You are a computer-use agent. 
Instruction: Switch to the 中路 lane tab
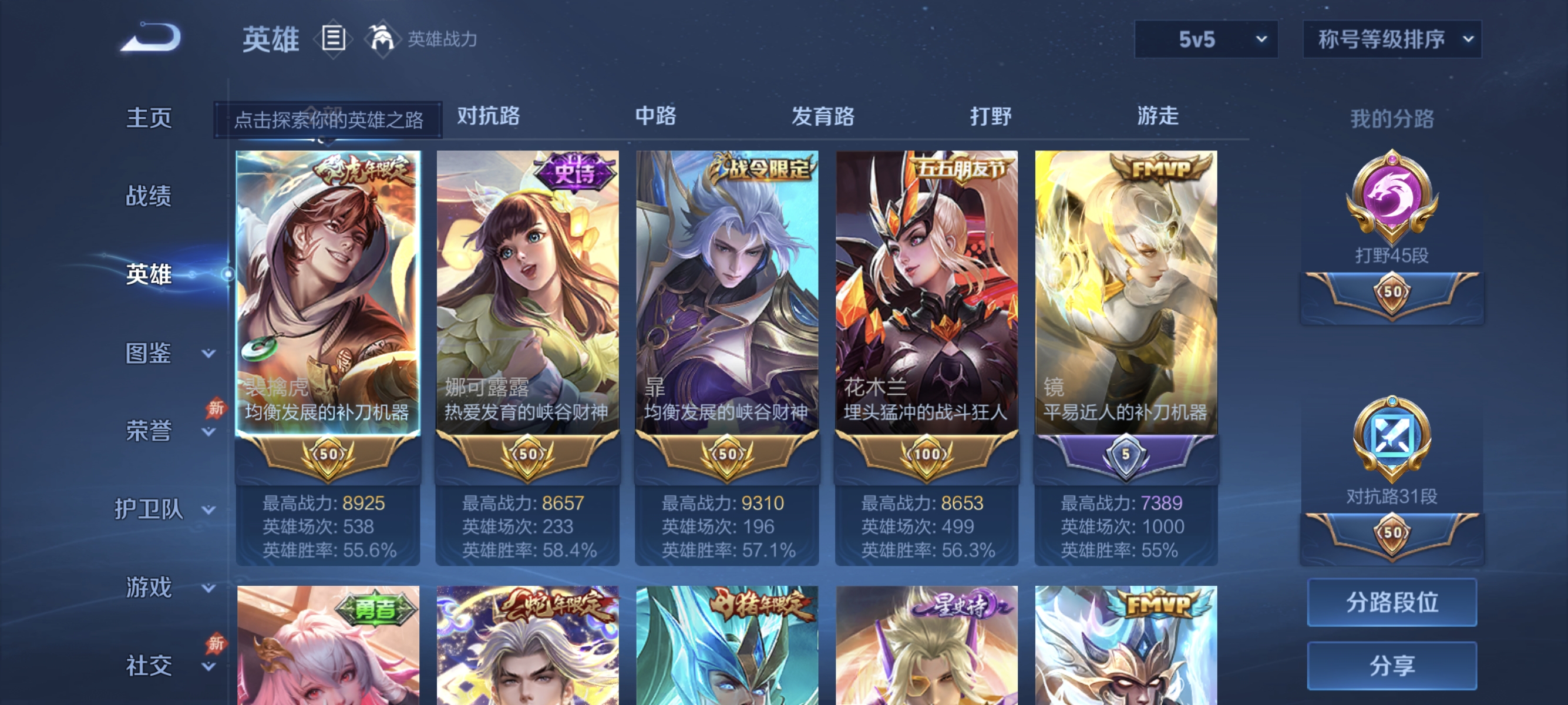coord(655,117)
